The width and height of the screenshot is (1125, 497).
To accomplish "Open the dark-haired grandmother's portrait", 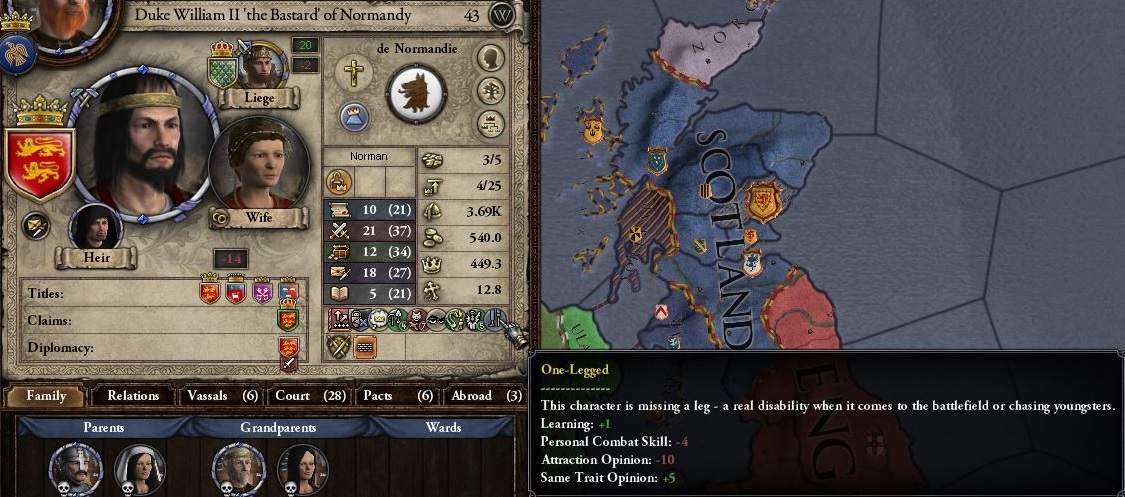I will click(x=302, y=468).
